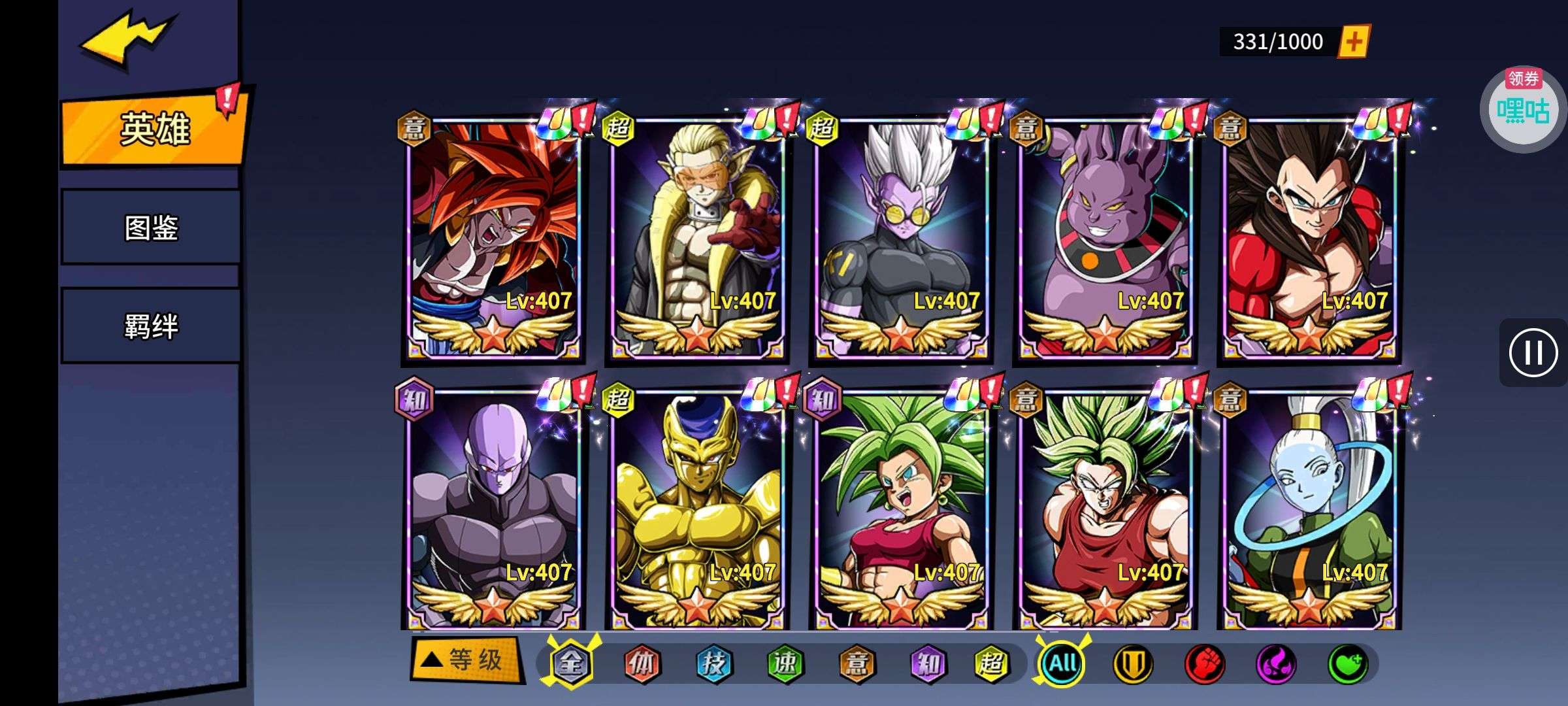The height and width of the screenshot is (706, 1568).
Task: Choose the purple cat god Champa card
Action: [1105, 239]
